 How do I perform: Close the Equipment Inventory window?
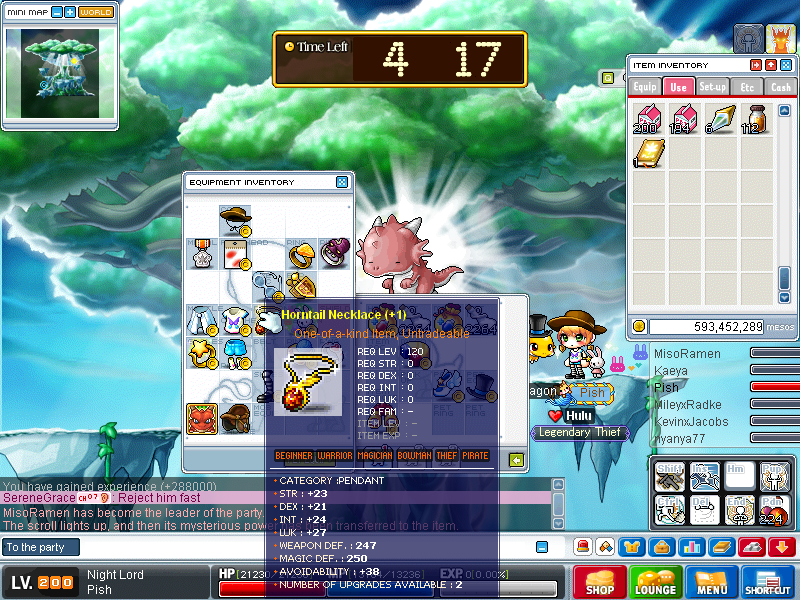tap(342, 182)
